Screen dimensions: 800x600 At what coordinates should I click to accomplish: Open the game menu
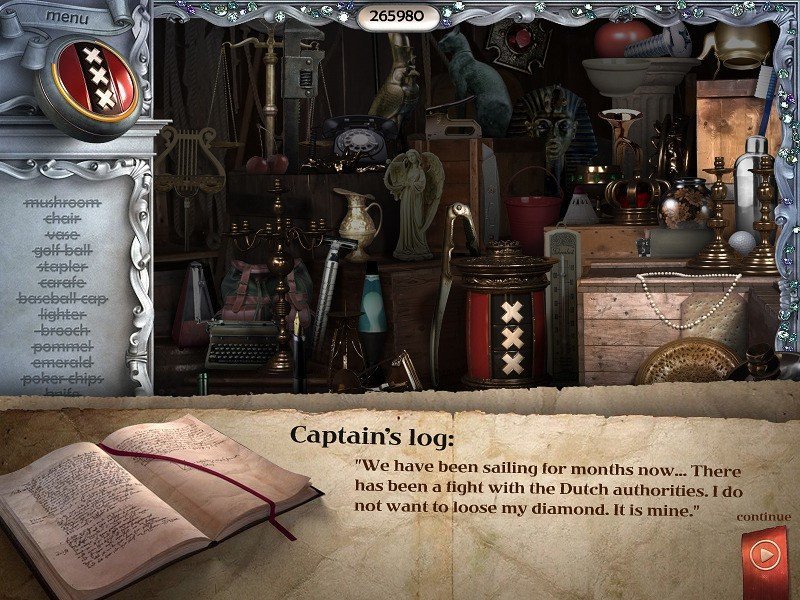point(66,16)
